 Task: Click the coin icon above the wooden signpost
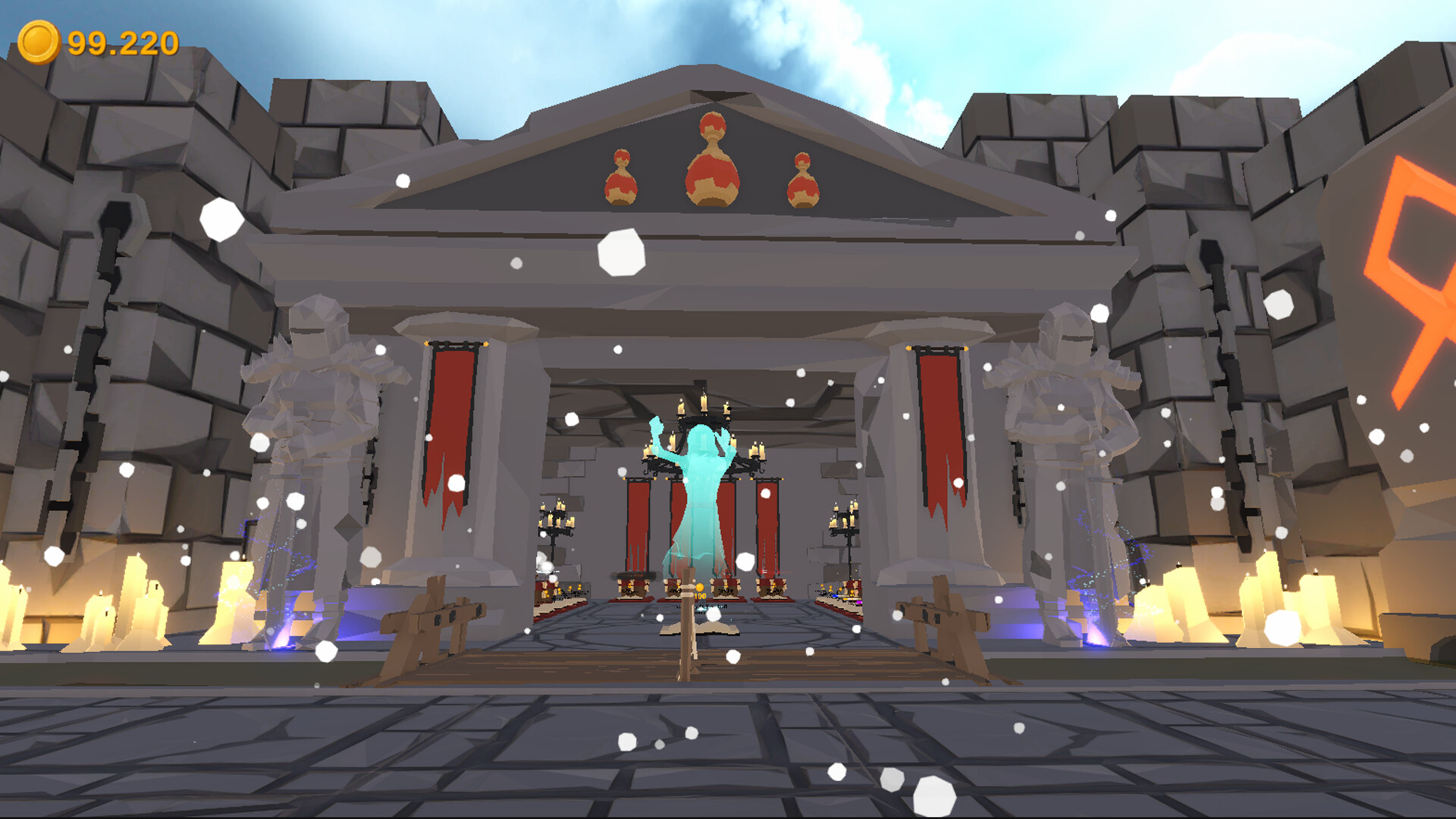699,587
